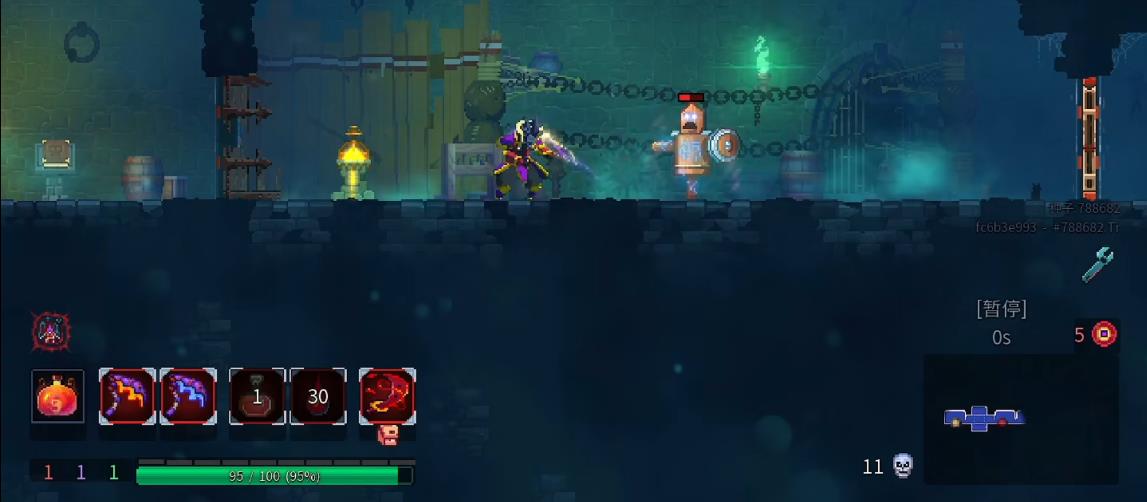This screenshot has height=502, width=1147.
Task: Select the scythe with orange lightning
Action: [127, 396]
